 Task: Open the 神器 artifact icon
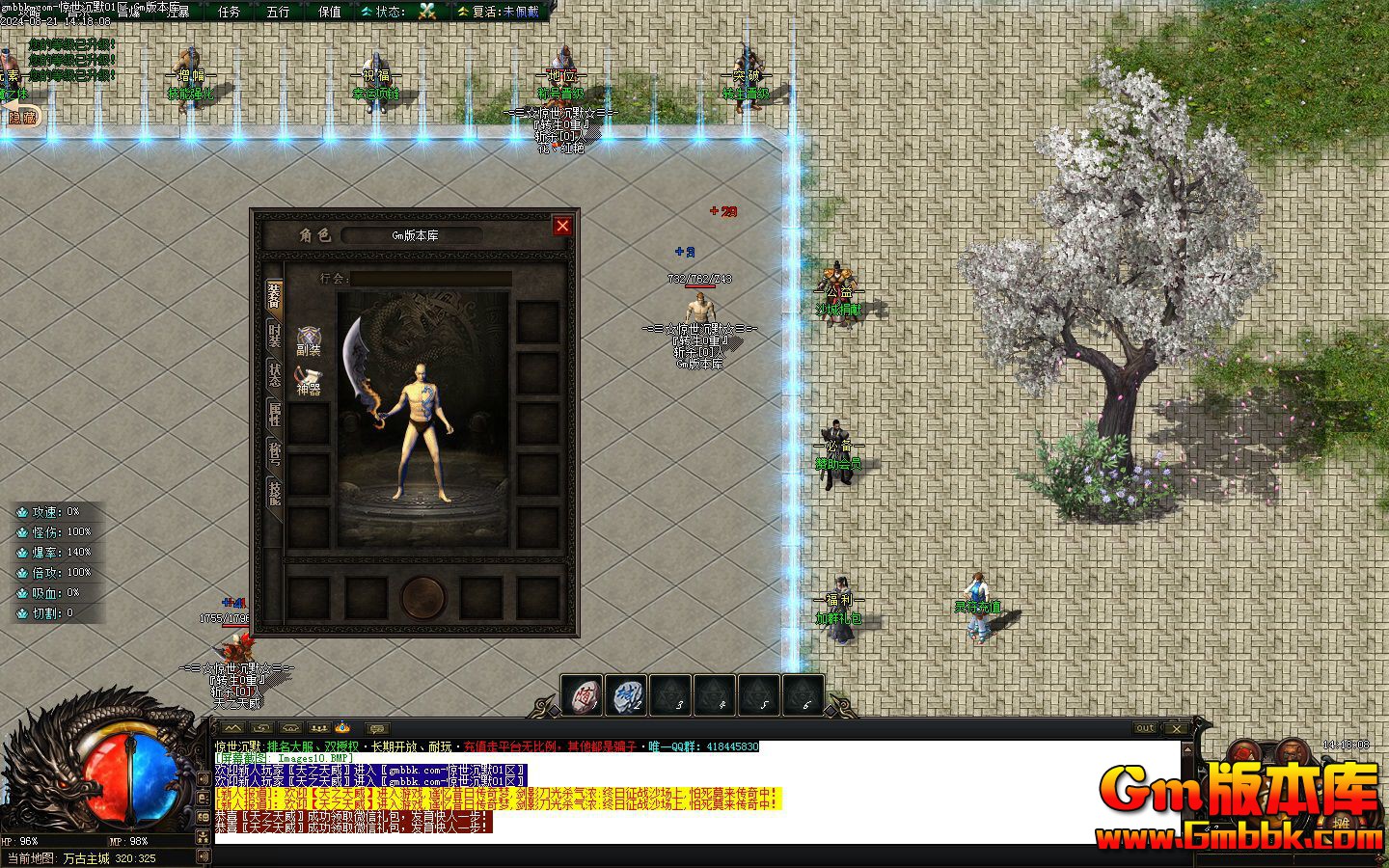click(309, 380)
